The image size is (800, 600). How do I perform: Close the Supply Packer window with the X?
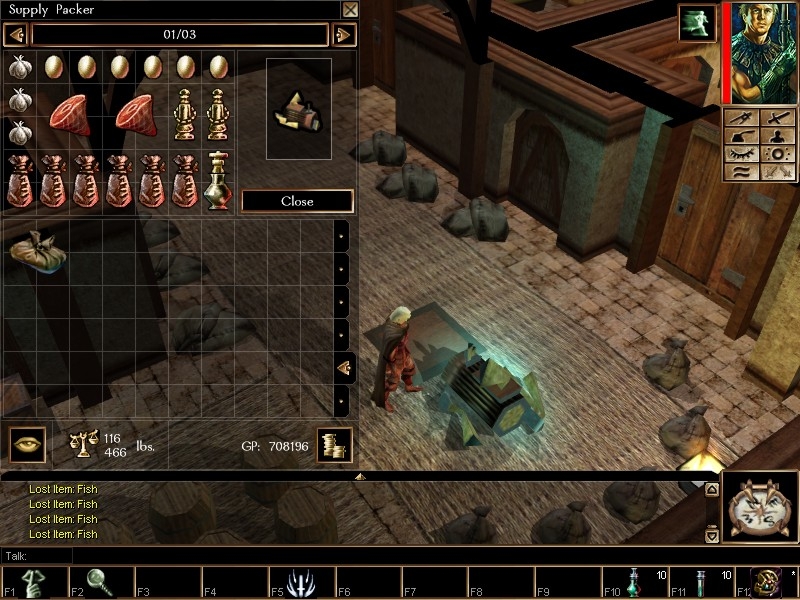pos(349,10)
